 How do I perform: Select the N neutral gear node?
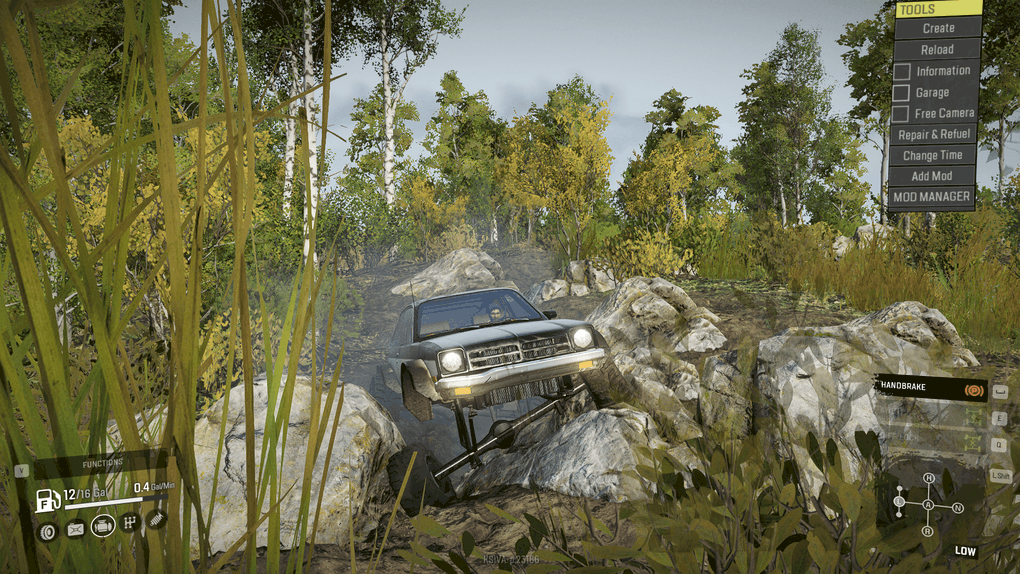click(958, 508)
